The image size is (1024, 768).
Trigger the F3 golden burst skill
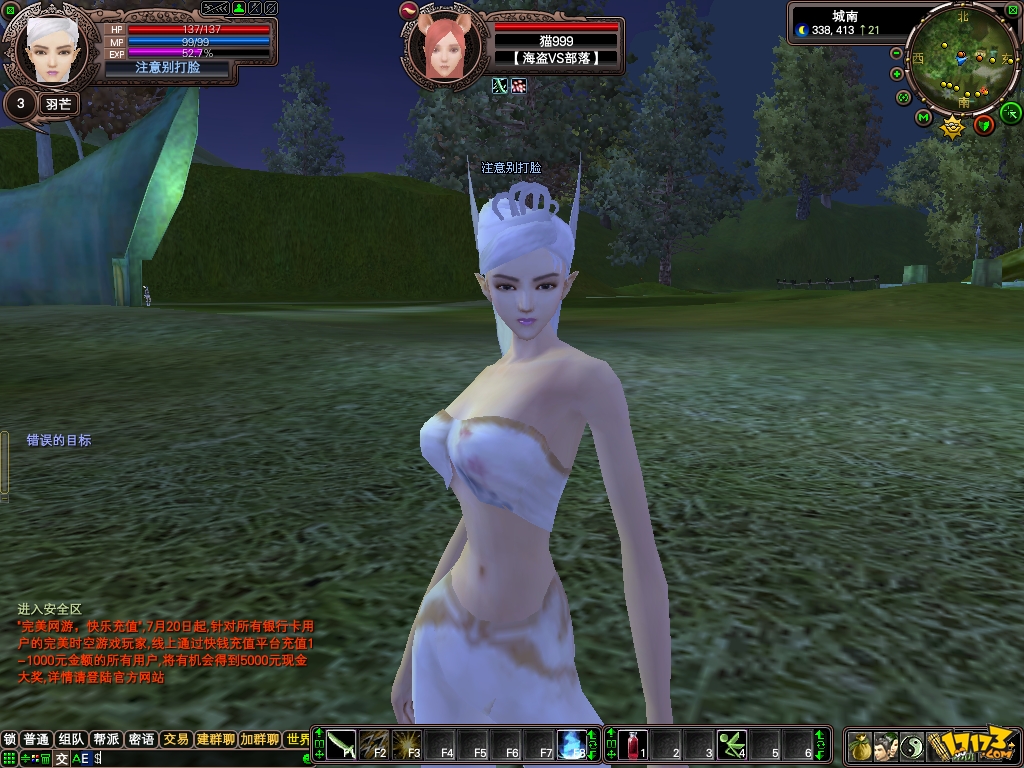(x=406, y=745)
